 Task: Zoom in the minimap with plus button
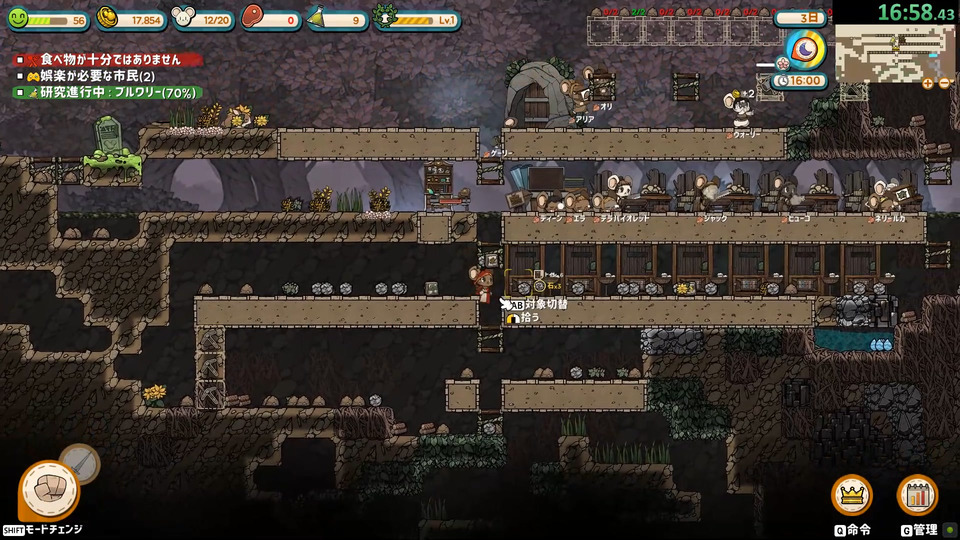coord(928,84)
